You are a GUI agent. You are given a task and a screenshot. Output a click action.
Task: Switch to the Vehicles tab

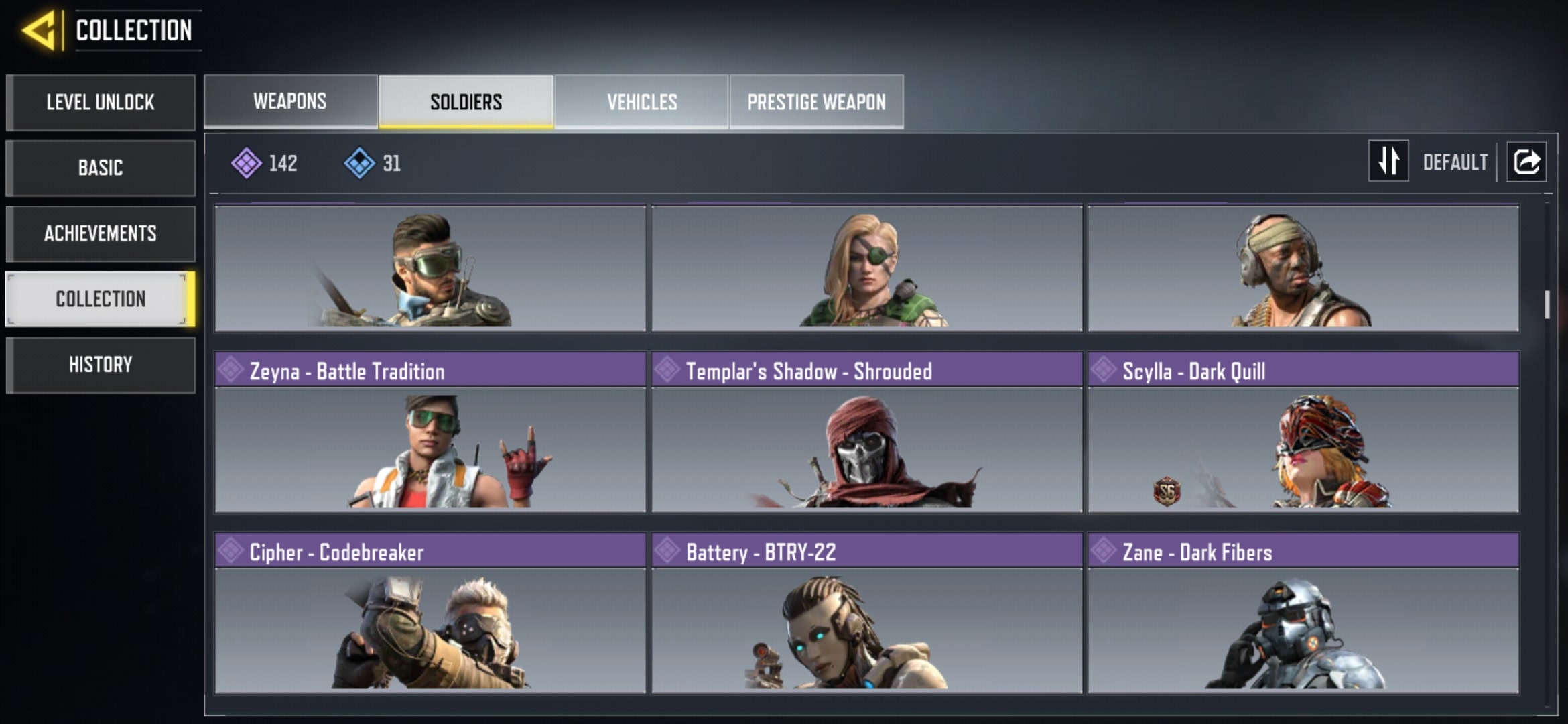[x=642, y=101]
